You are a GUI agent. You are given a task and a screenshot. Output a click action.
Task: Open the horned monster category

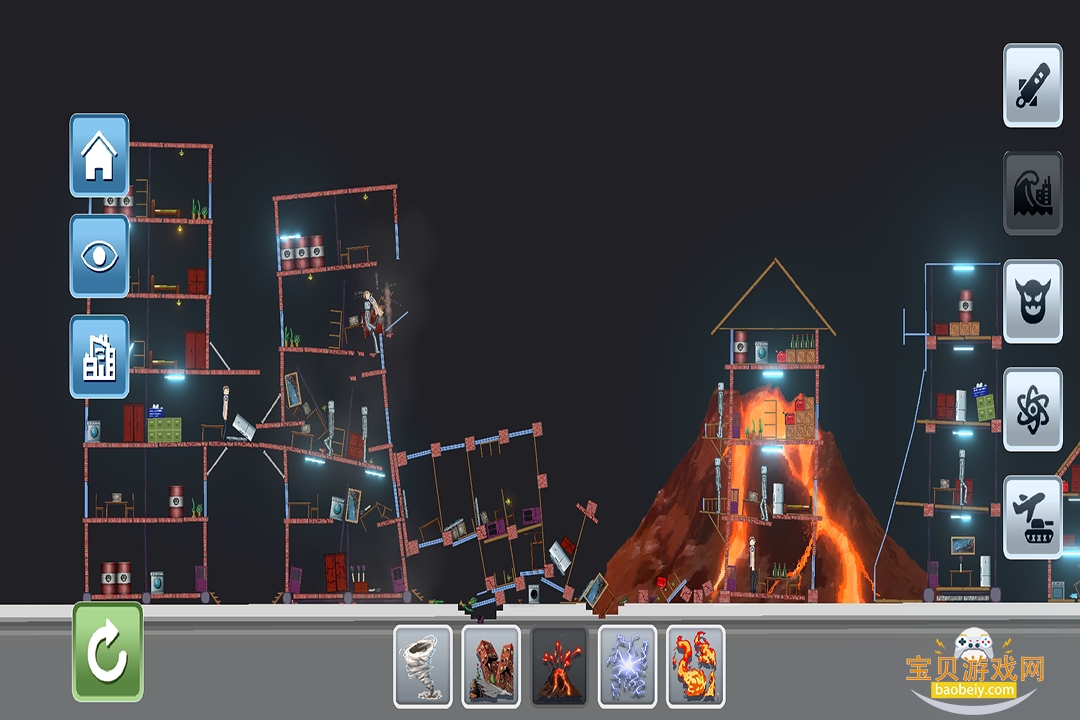click(x=1032, y=301)
